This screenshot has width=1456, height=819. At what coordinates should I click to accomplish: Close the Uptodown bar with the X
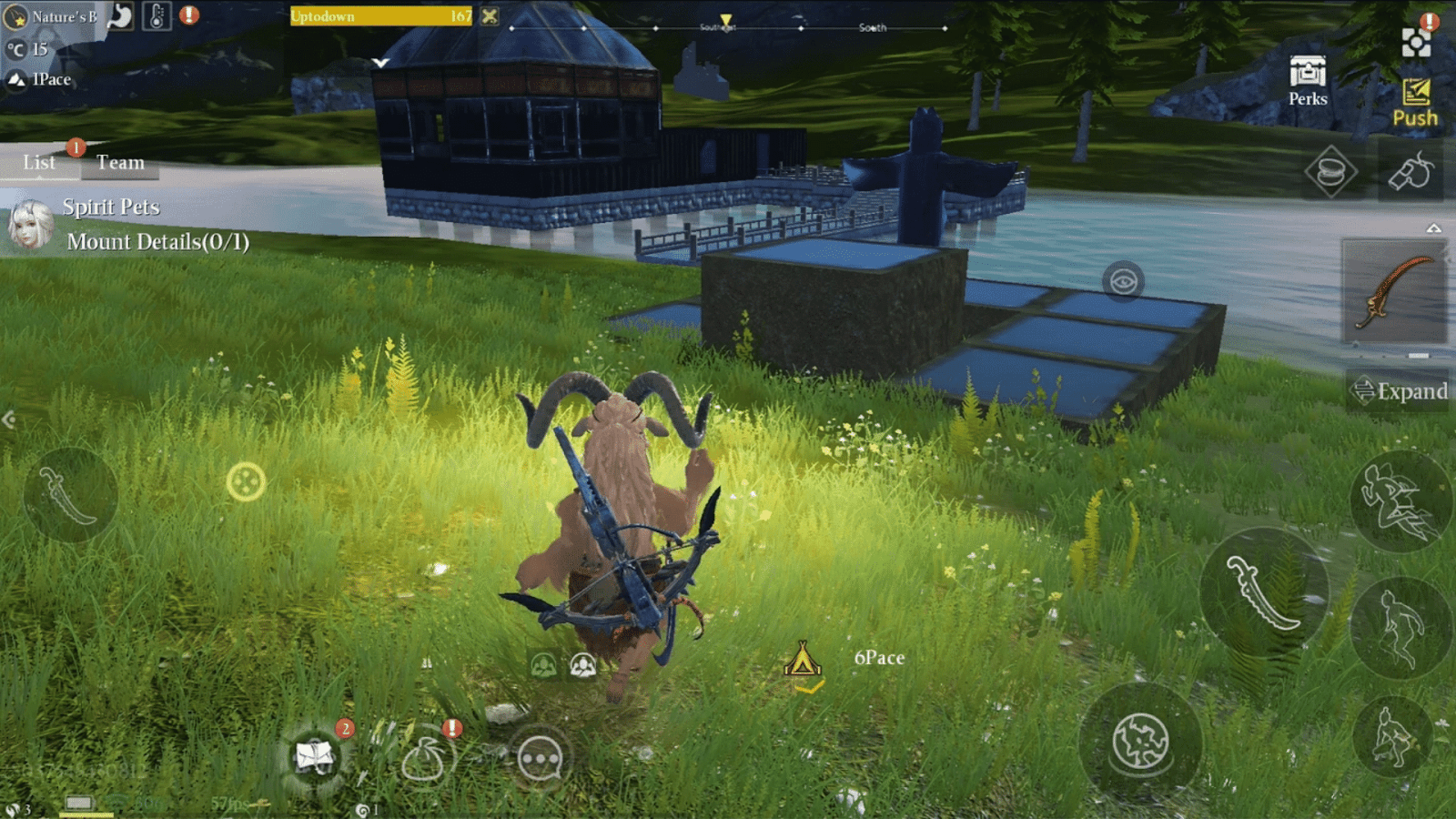[490, 15]
